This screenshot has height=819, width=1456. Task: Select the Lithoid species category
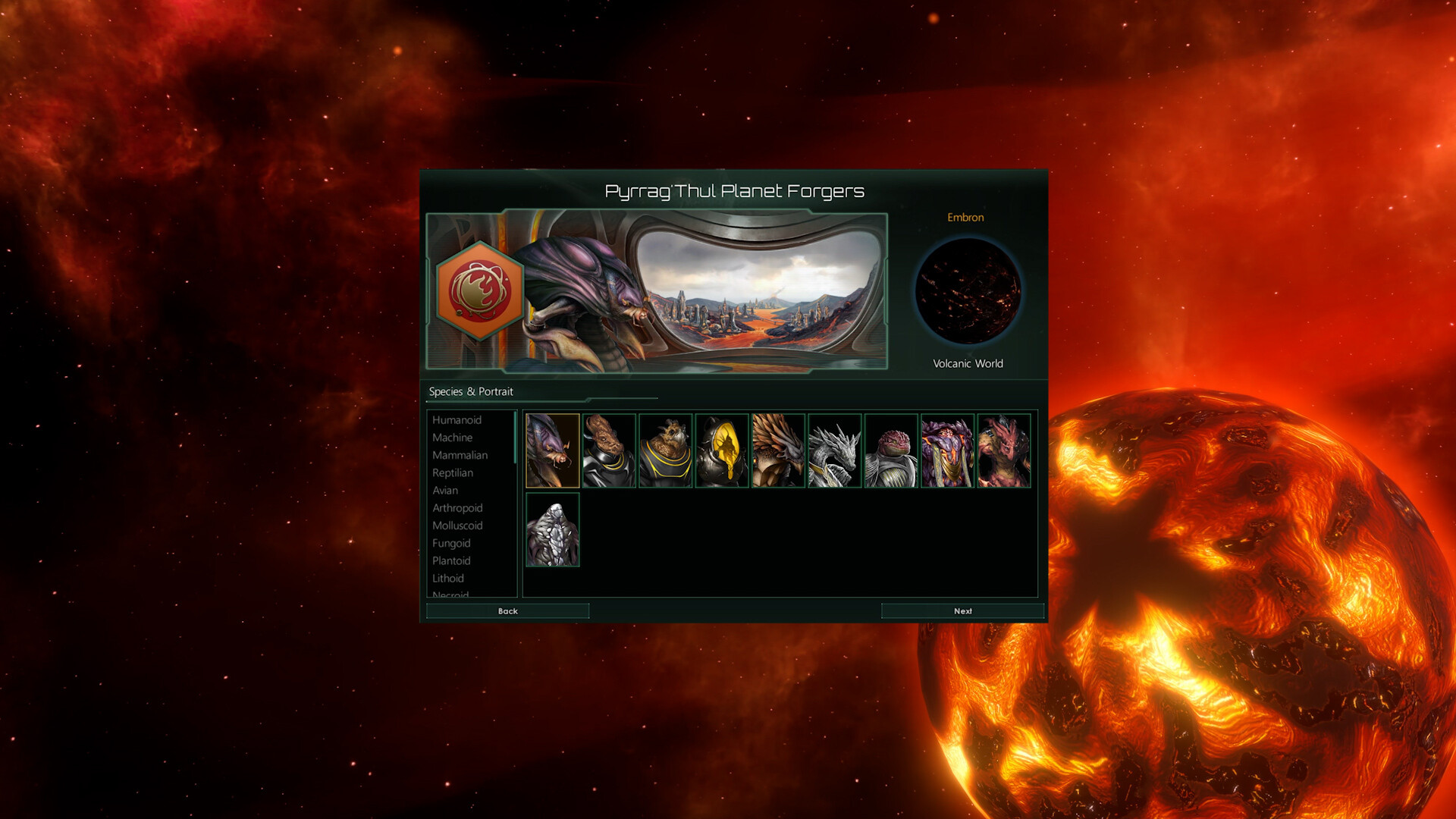point(448,578)
